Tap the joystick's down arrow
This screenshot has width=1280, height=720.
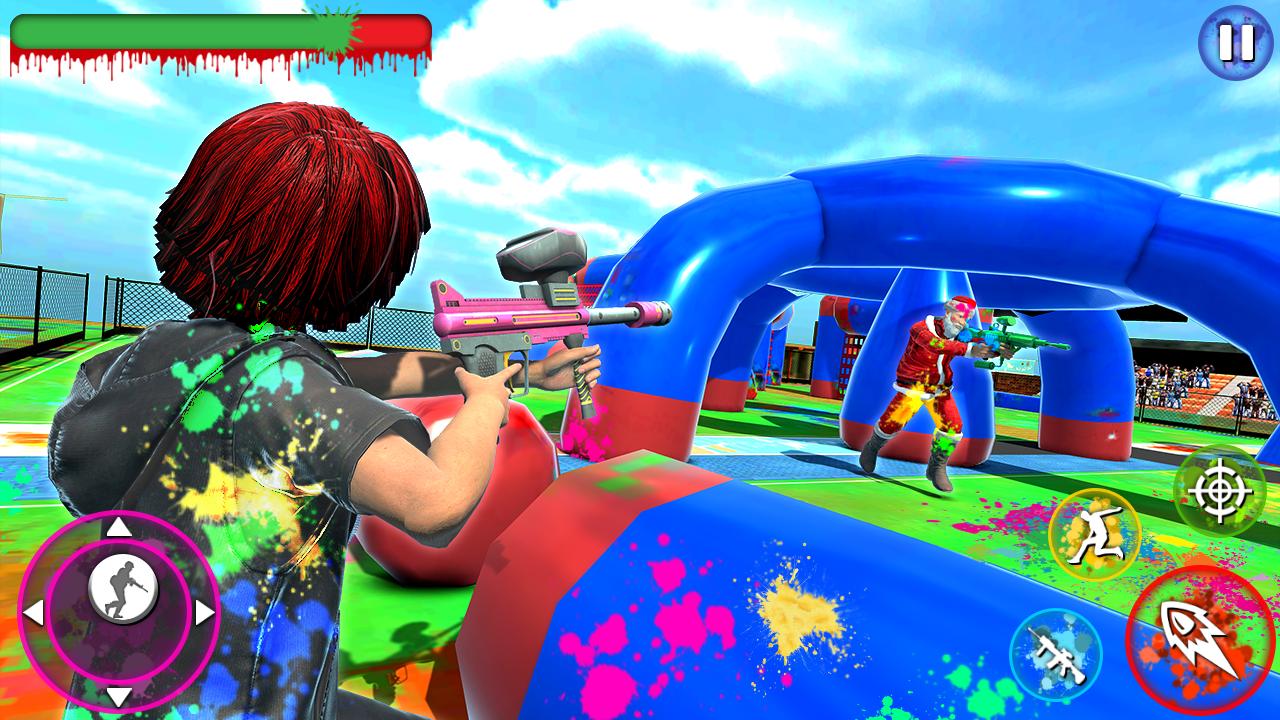(x=119, y=695)
